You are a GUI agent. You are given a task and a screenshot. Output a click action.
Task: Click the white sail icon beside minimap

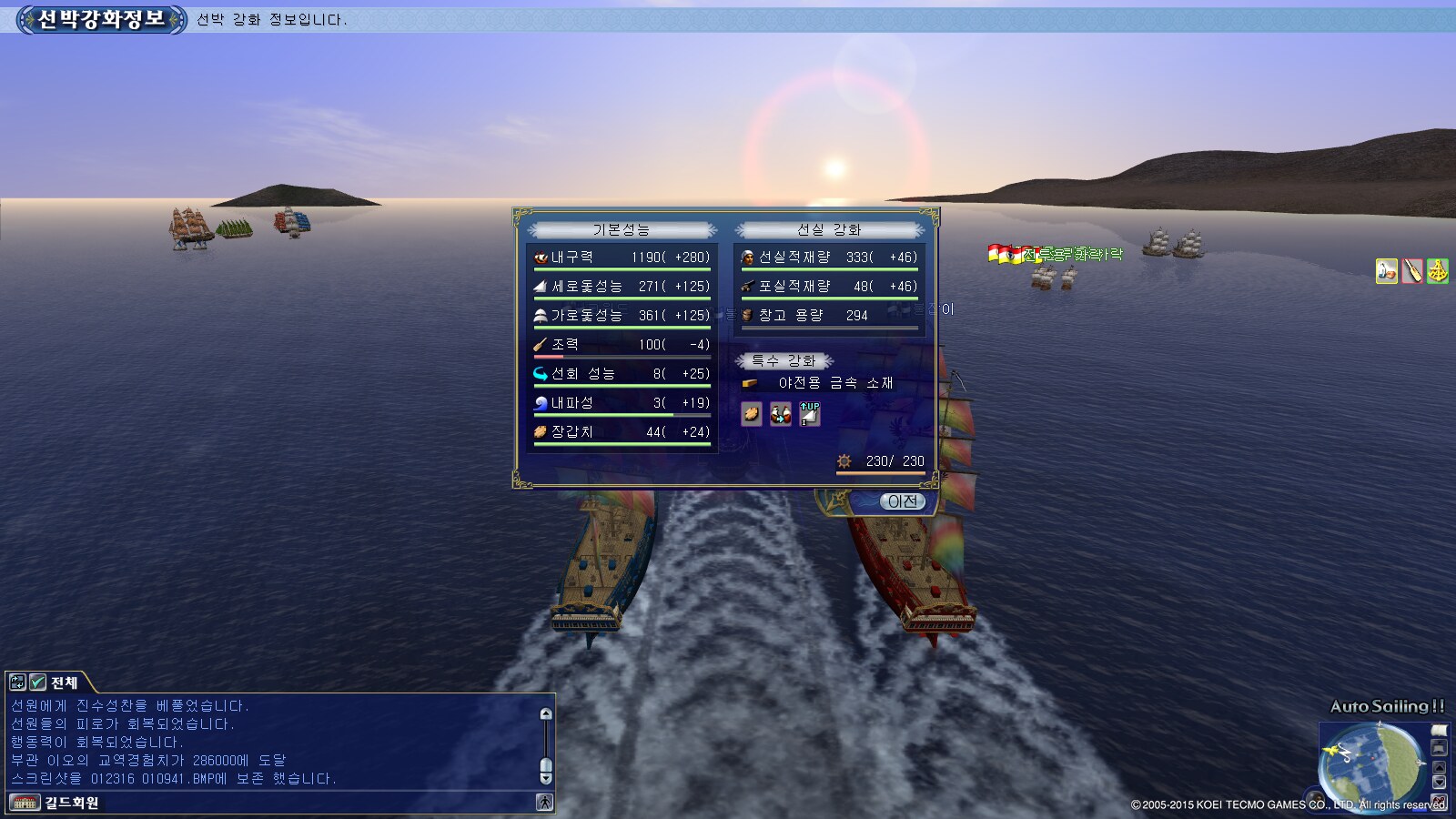[1439, 731]
